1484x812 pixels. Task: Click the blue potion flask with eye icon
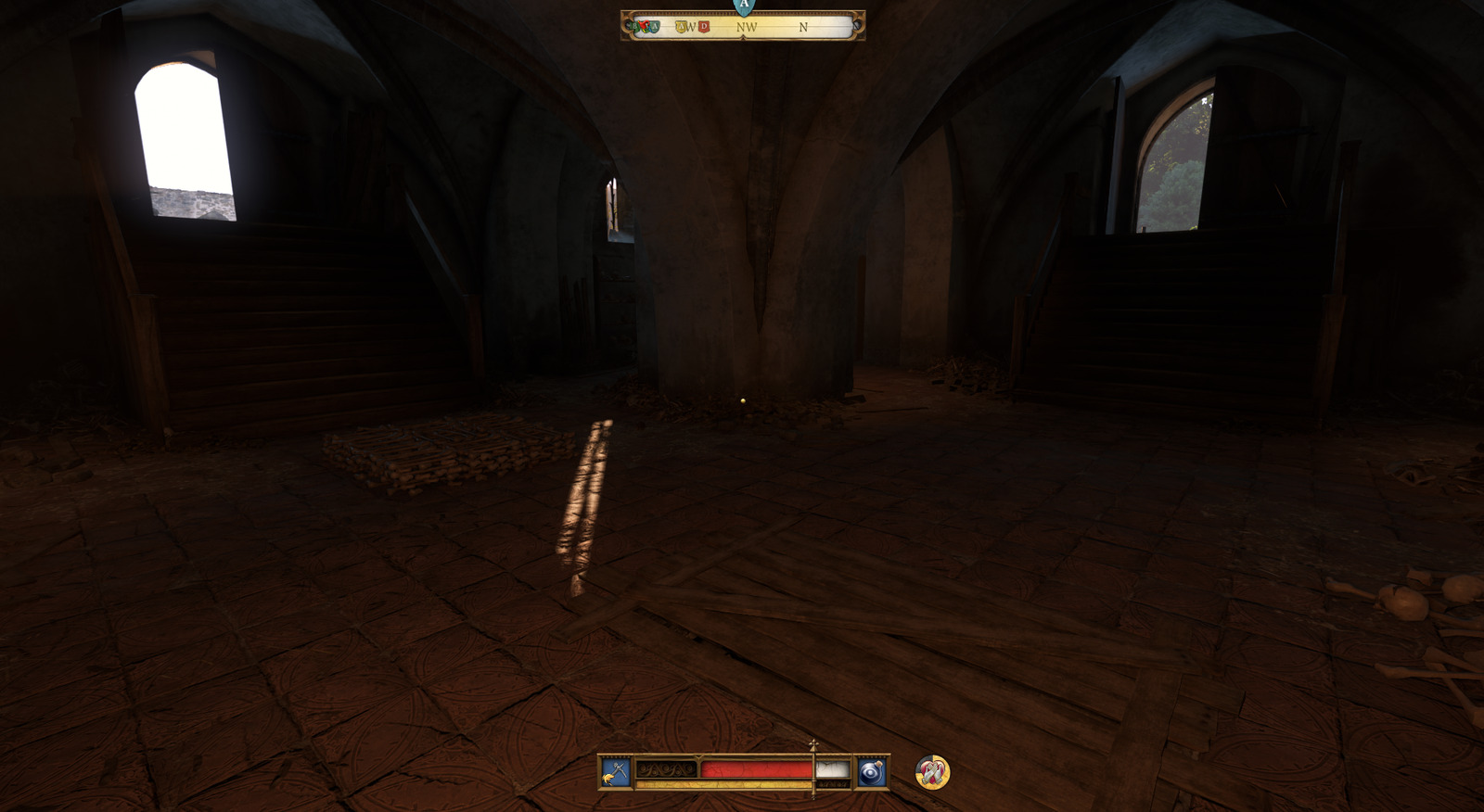pos(872,771)
